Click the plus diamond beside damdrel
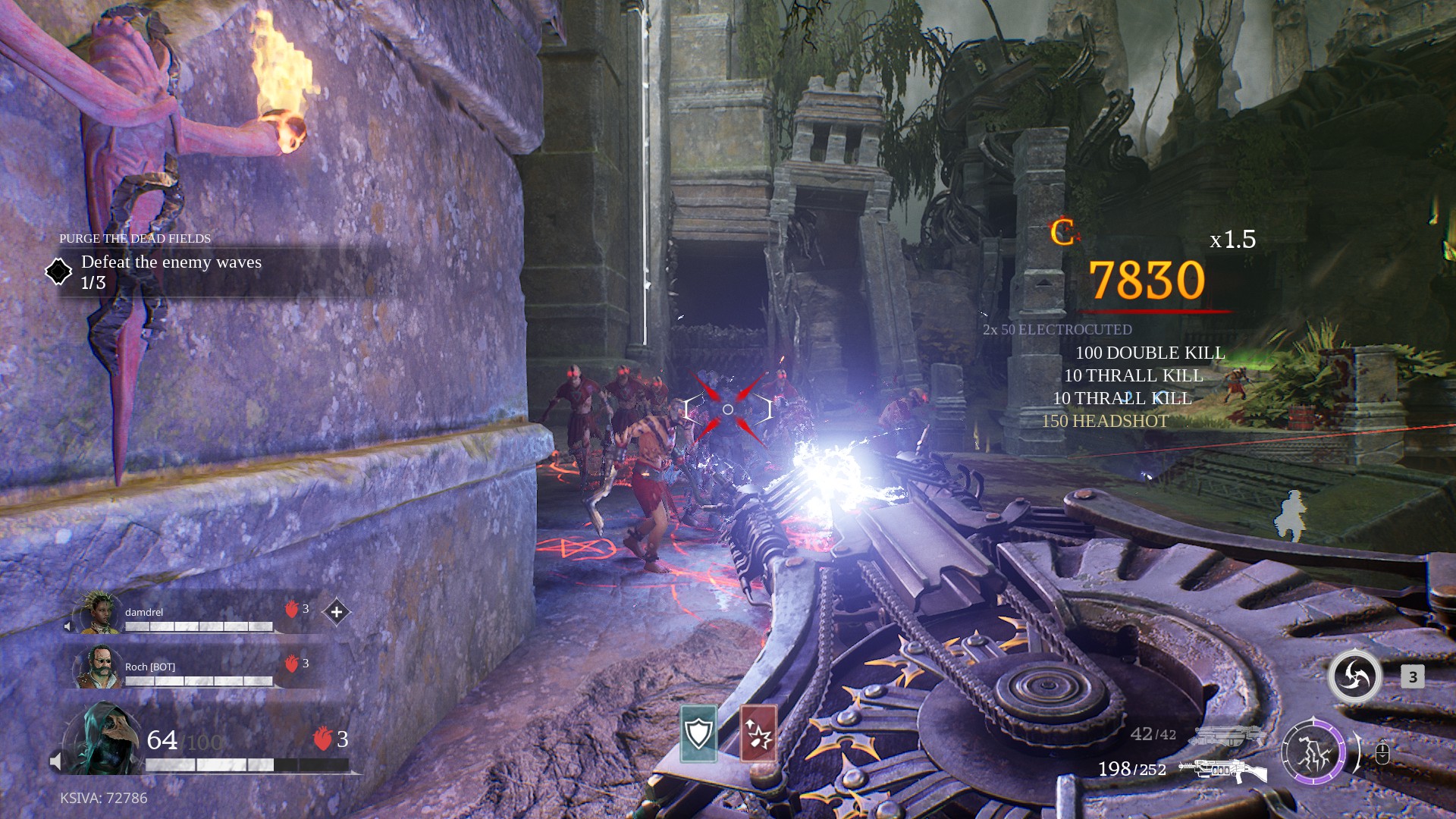This screenshot has height=819, width=1456. pyautogui.click(x=337, y=612)
